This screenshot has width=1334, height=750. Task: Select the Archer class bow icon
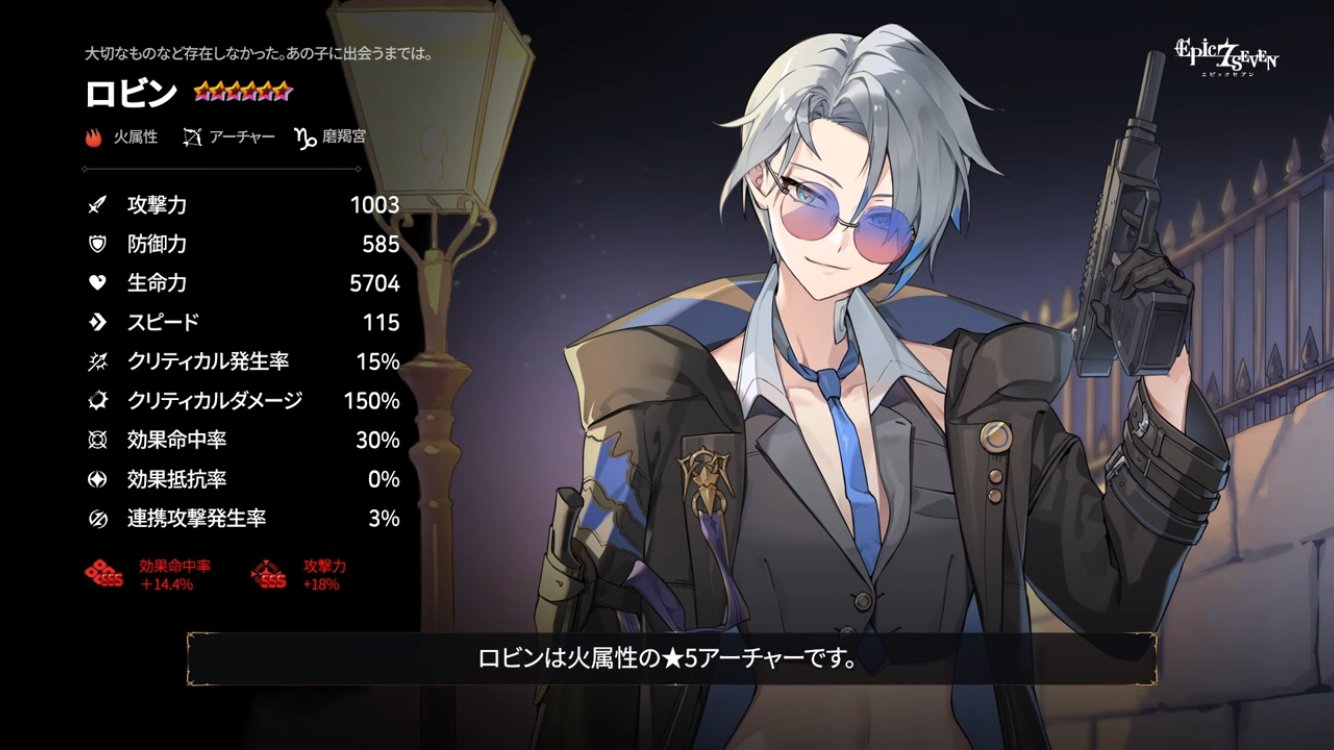pos(193,137)
